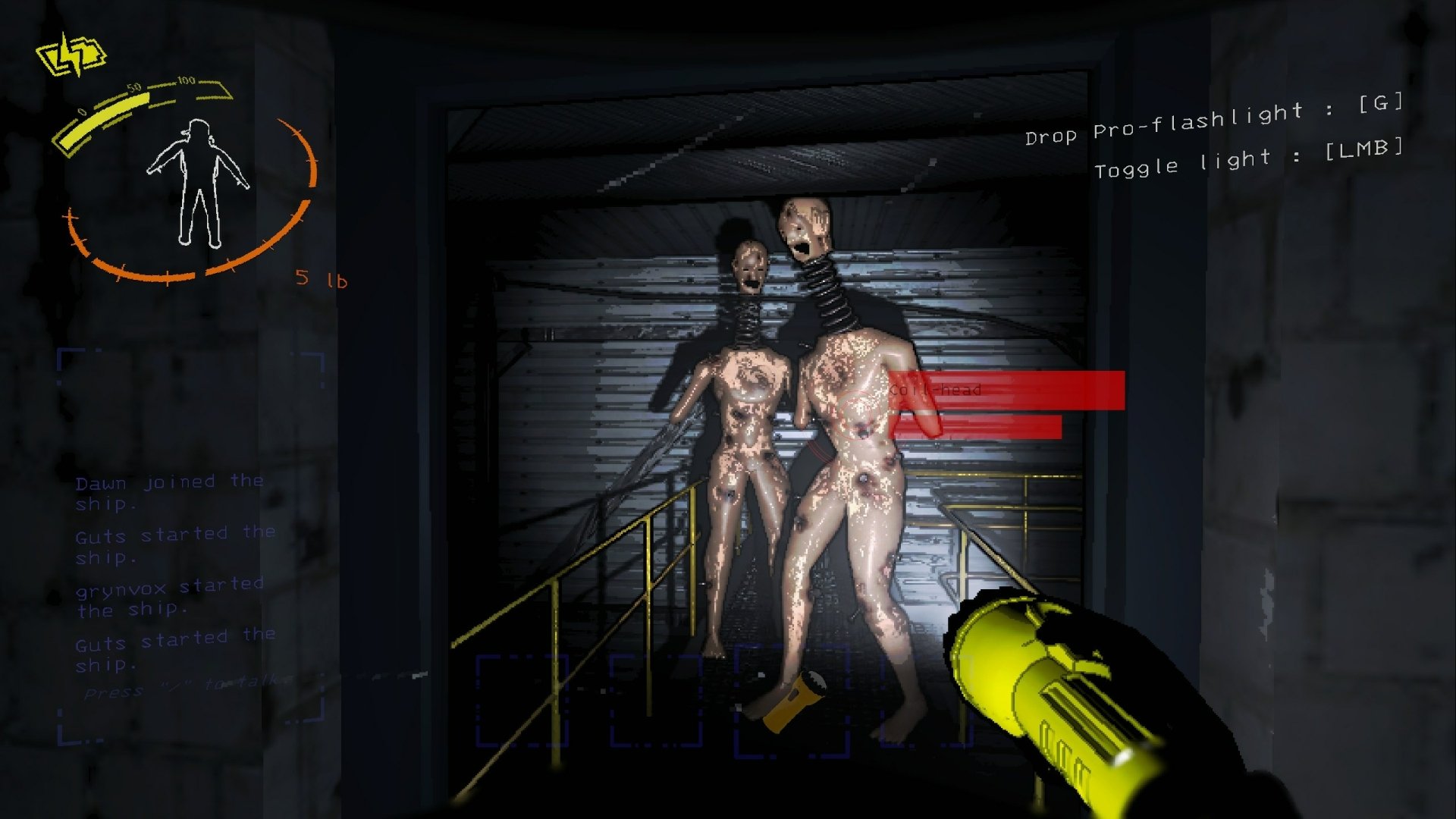Viewport: 1456px width, 819px height.
Task: Toggle the coil-head enemy nameplate
Action: point(937,391)
